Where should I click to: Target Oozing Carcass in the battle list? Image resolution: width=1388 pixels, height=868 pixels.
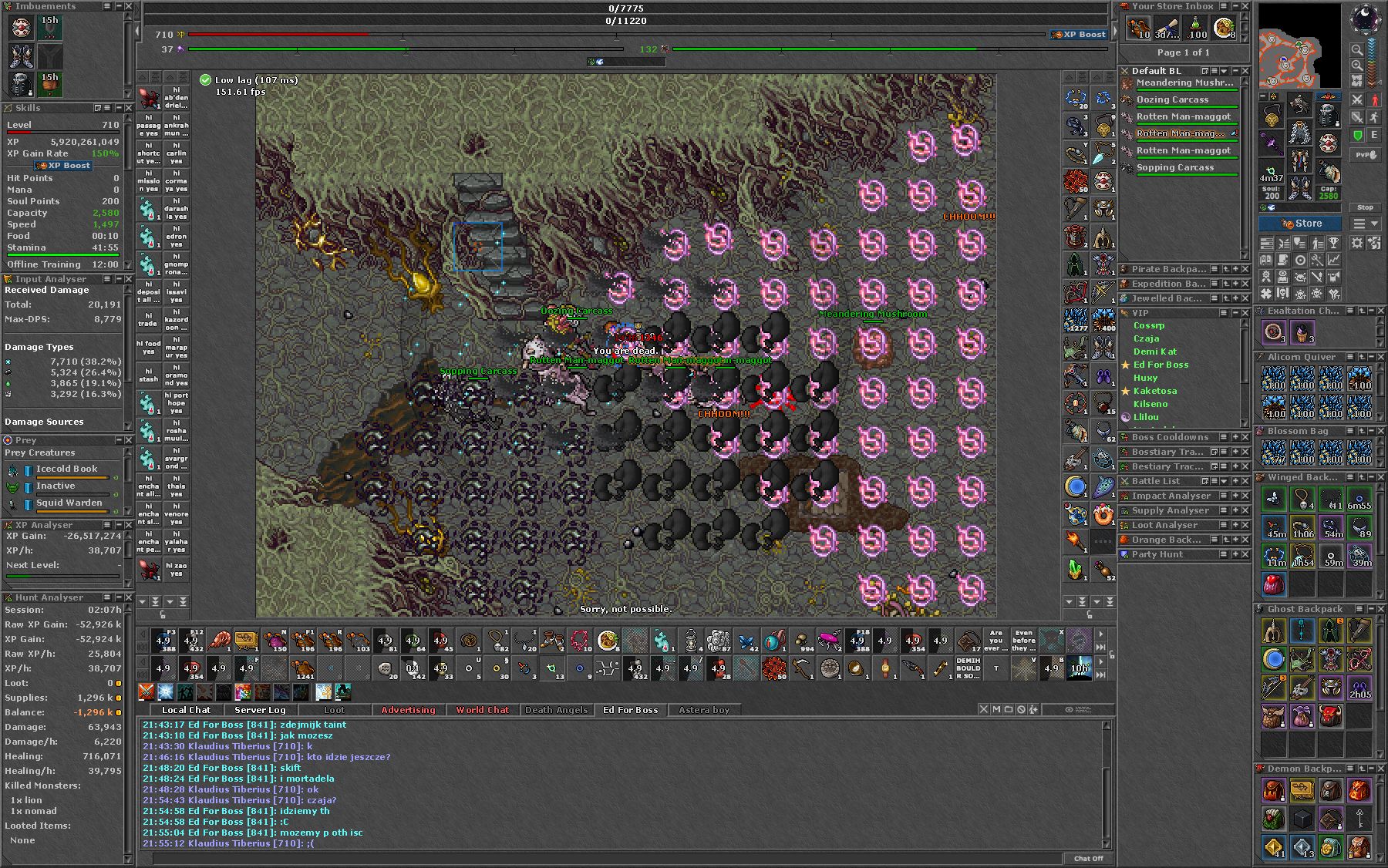click(1172, 99)
